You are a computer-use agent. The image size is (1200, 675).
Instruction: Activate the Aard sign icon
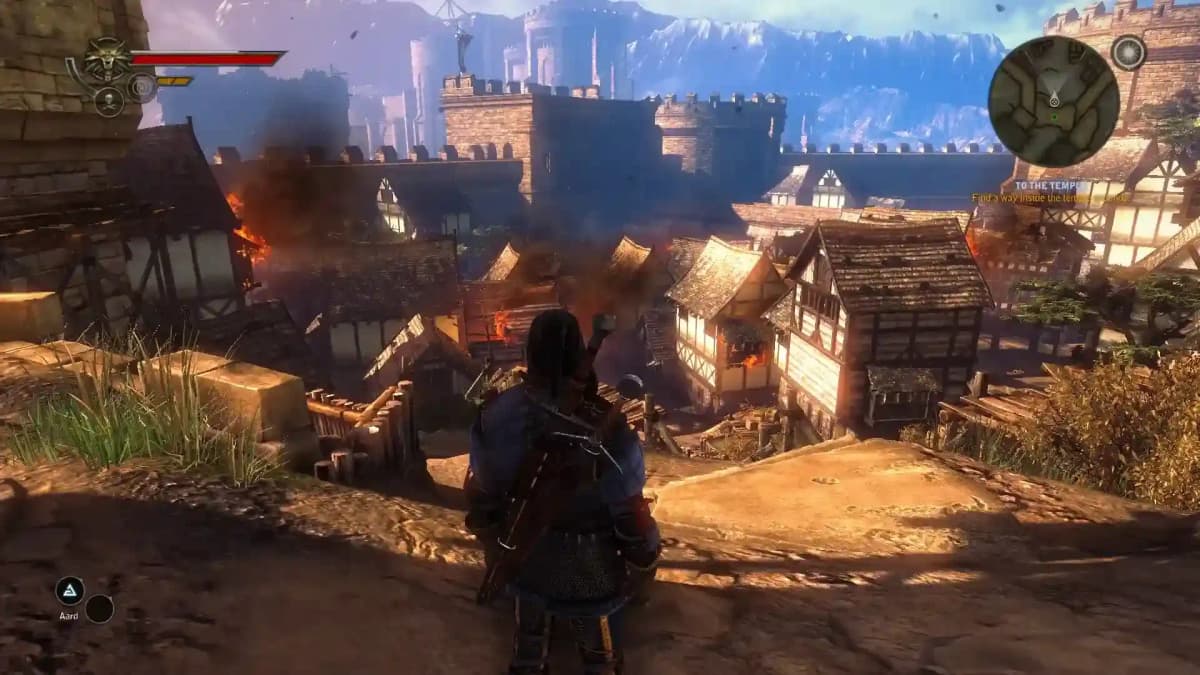(70, 591)
